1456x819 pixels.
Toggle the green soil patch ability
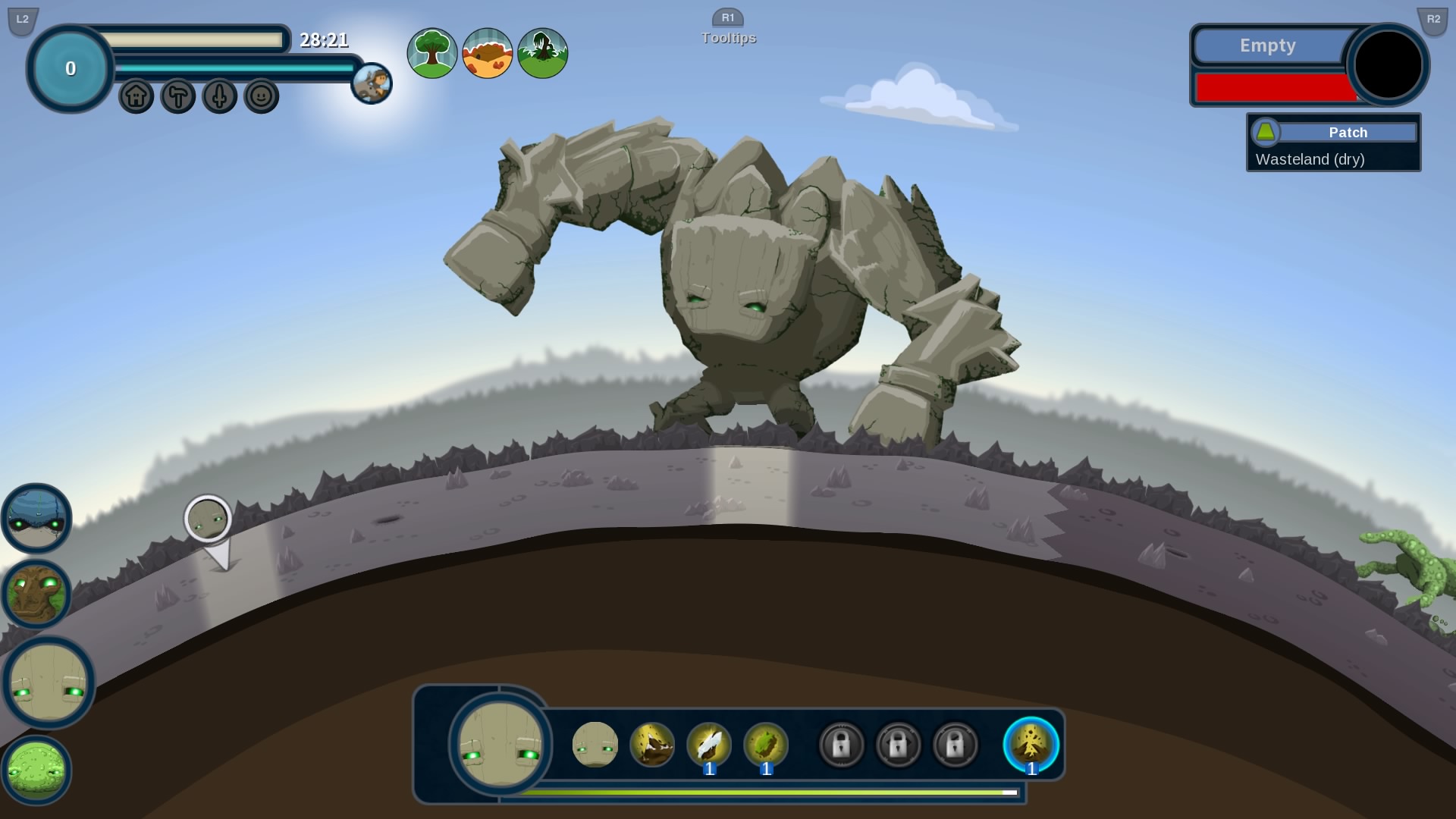[764, 745]
